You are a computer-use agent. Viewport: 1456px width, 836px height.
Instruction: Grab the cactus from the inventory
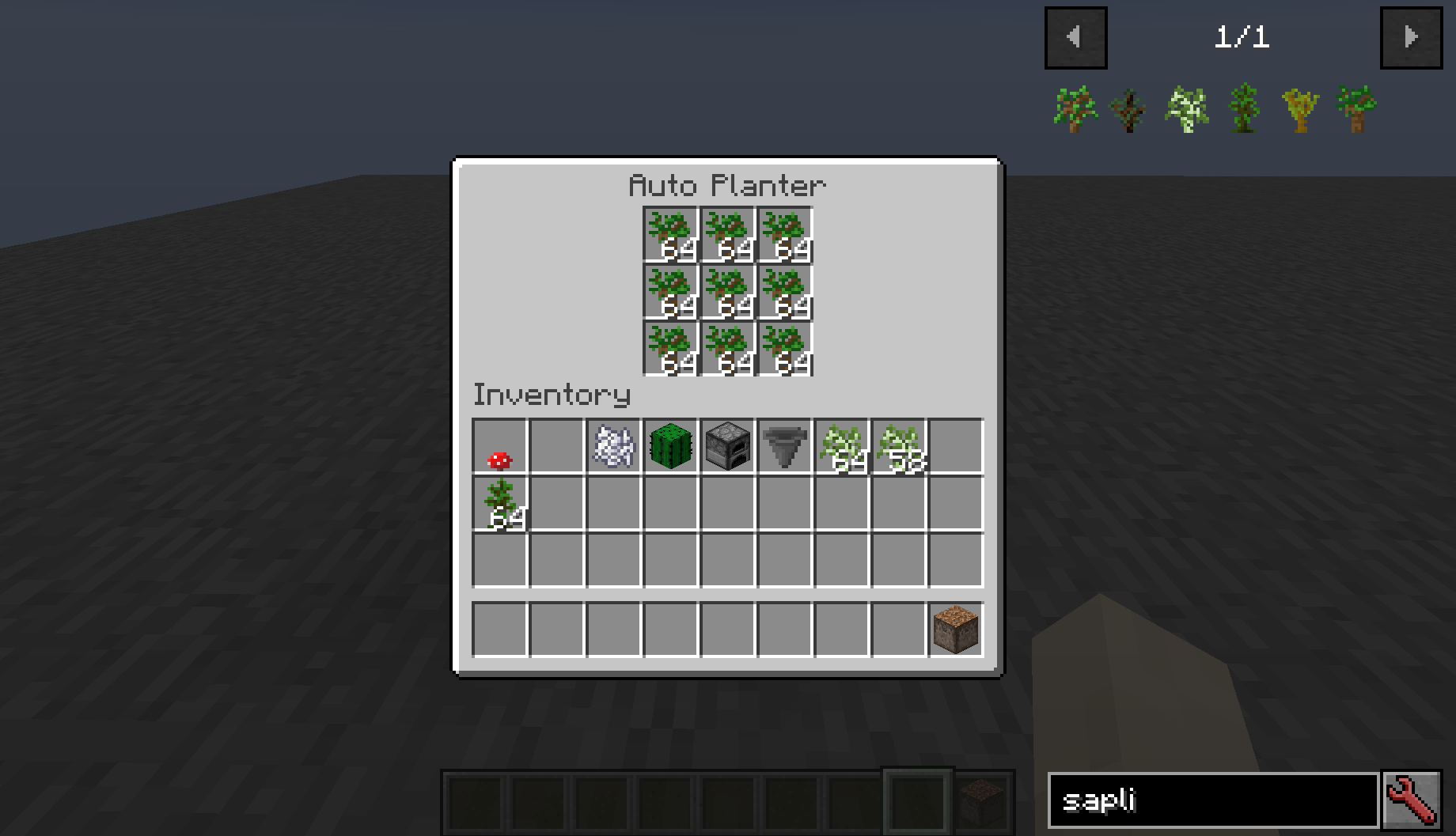pyautogui.click(x=670, y=447)
